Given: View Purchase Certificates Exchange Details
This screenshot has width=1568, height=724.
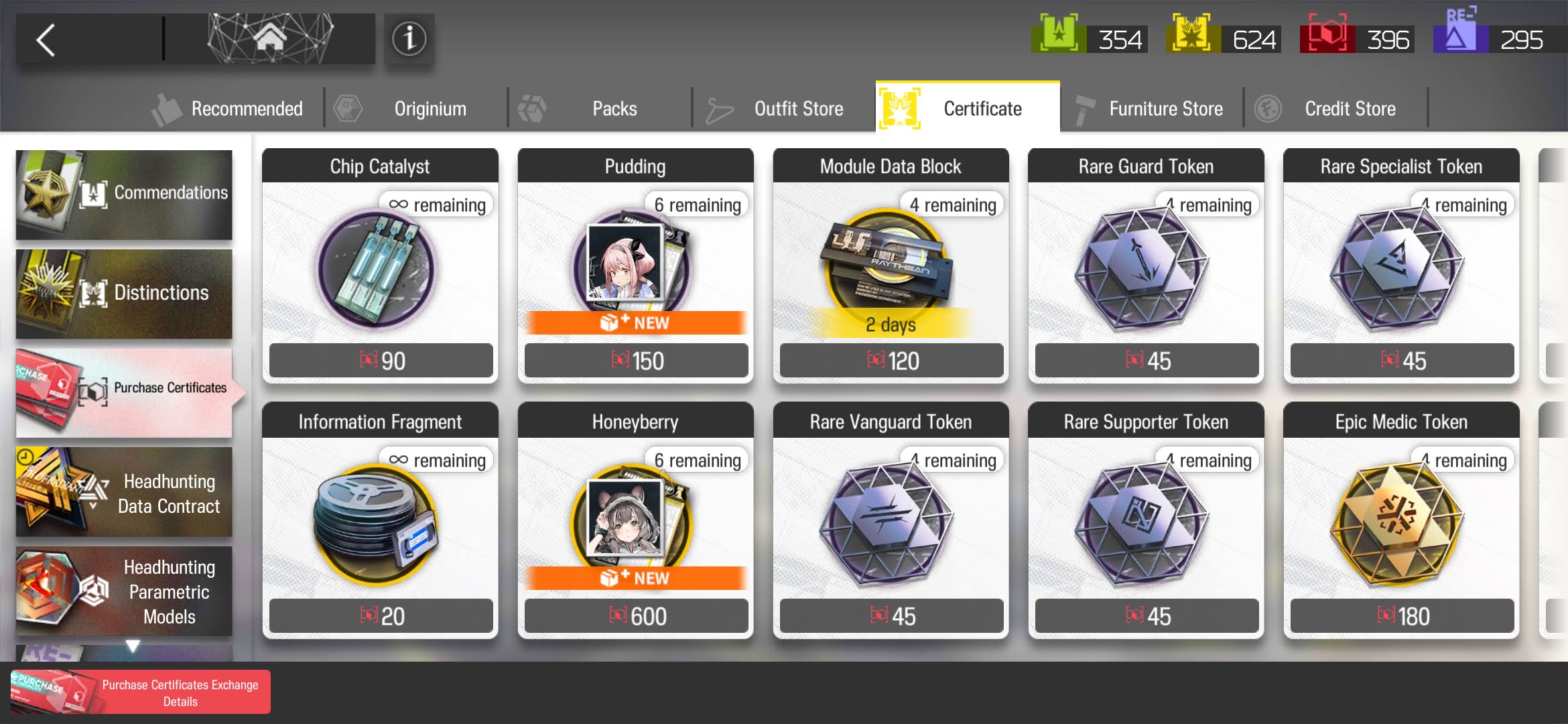Looking at the screenshot, I should click(x=141, y=692).
